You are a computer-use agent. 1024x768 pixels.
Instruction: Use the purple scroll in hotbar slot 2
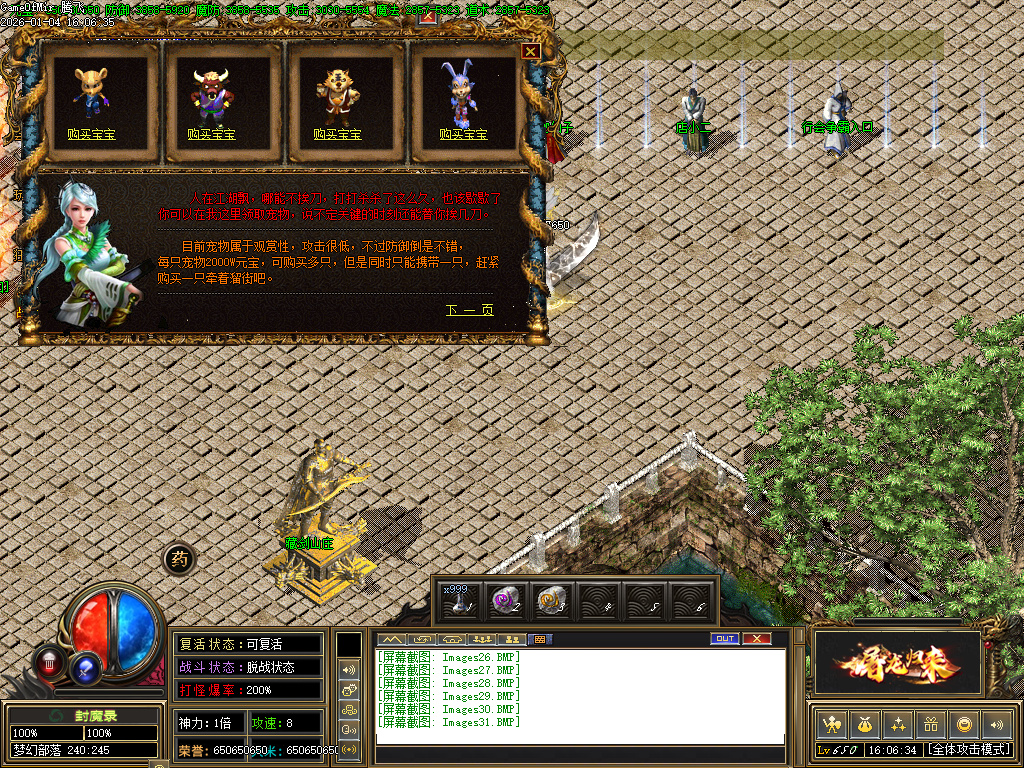(503, 600)
